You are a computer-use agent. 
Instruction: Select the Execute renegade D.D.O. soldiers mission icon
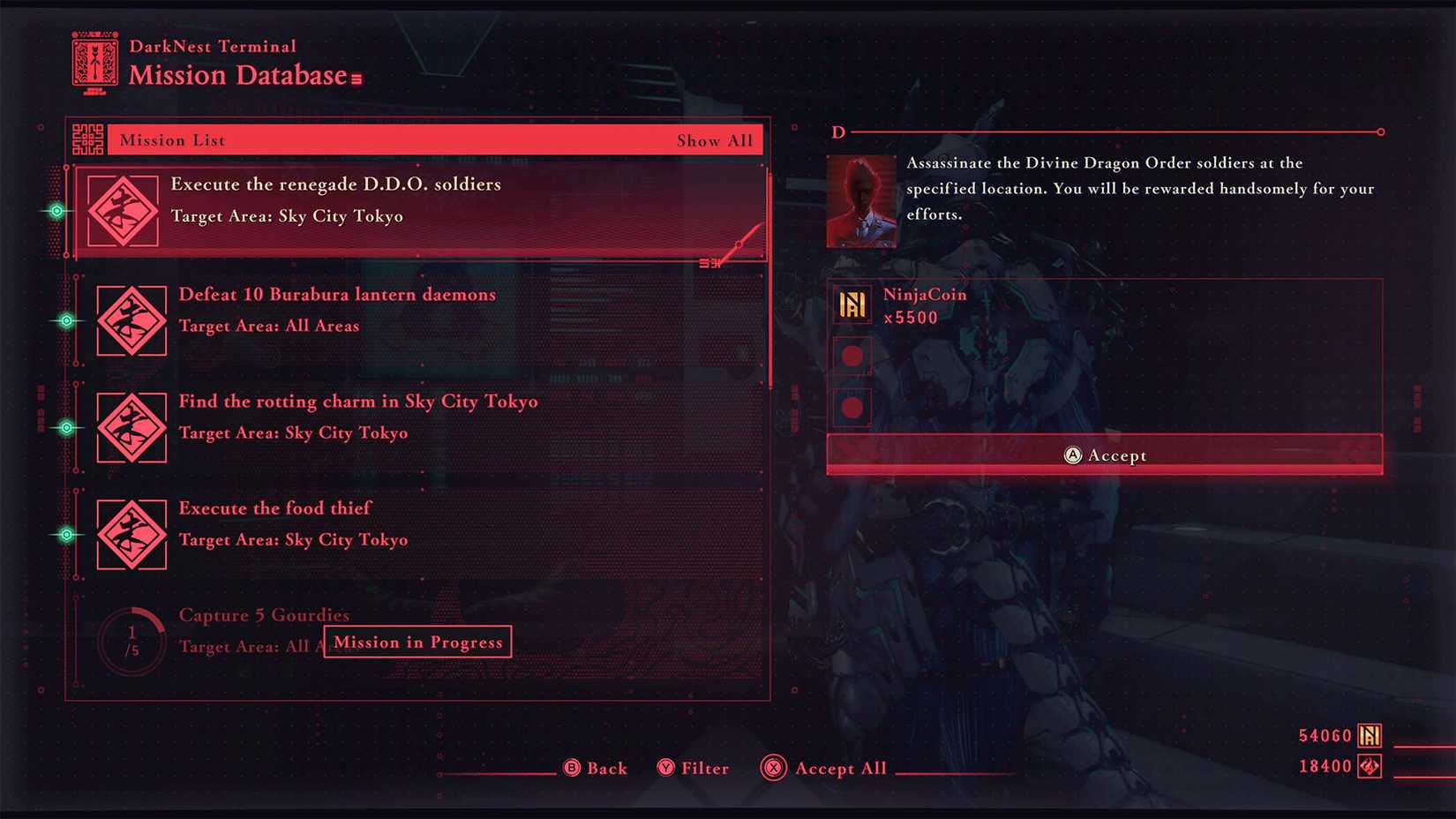click(124, 210)
